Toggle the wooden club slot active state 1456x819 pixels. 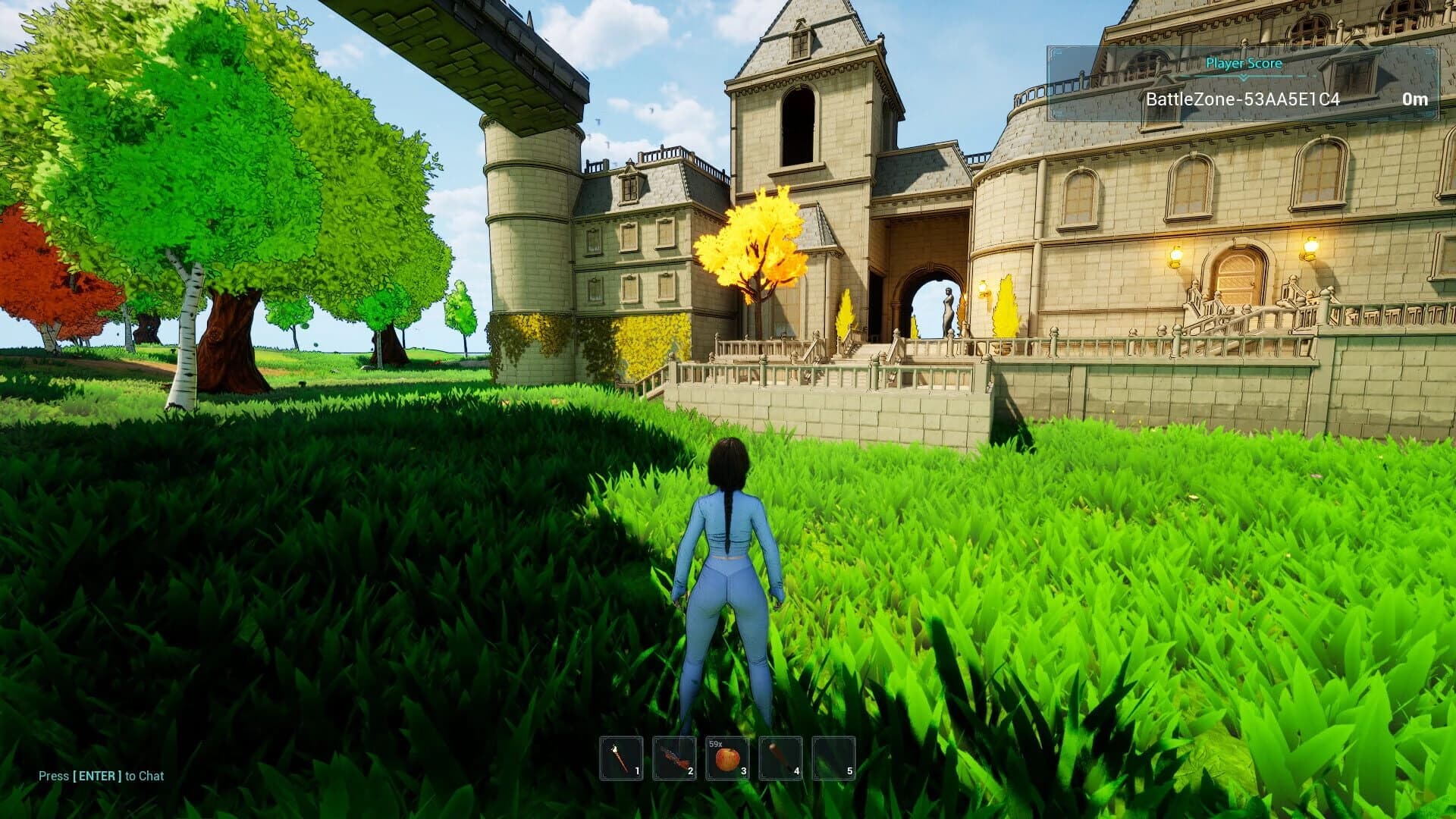click(x=780, y=757)
